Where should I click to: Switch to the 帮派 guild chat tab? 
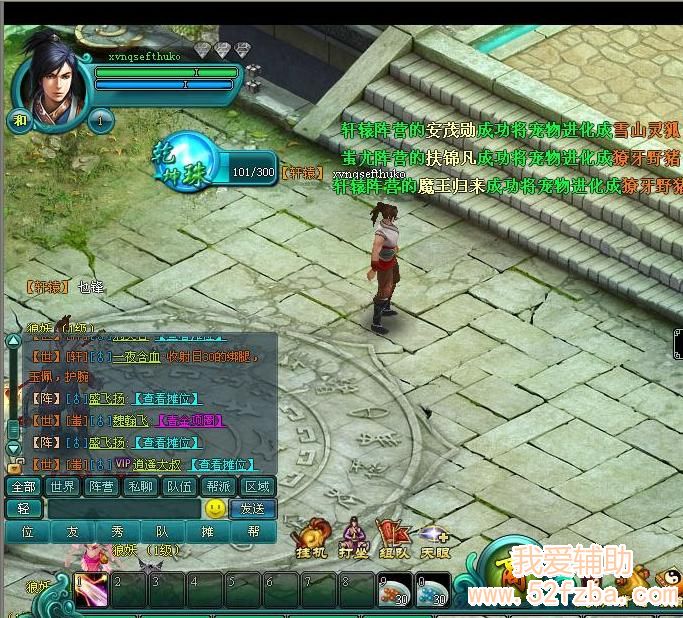click(x=218, y=487)
